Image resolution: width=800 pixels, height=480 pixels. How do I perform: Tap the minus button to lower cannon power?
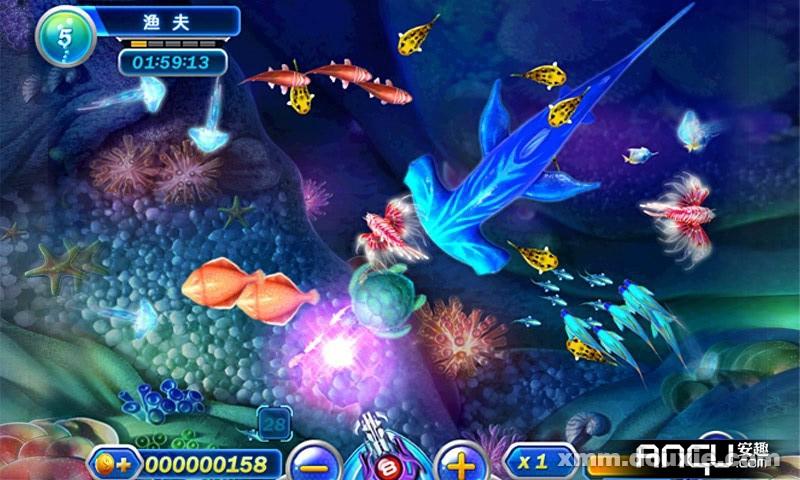[313, 464]
